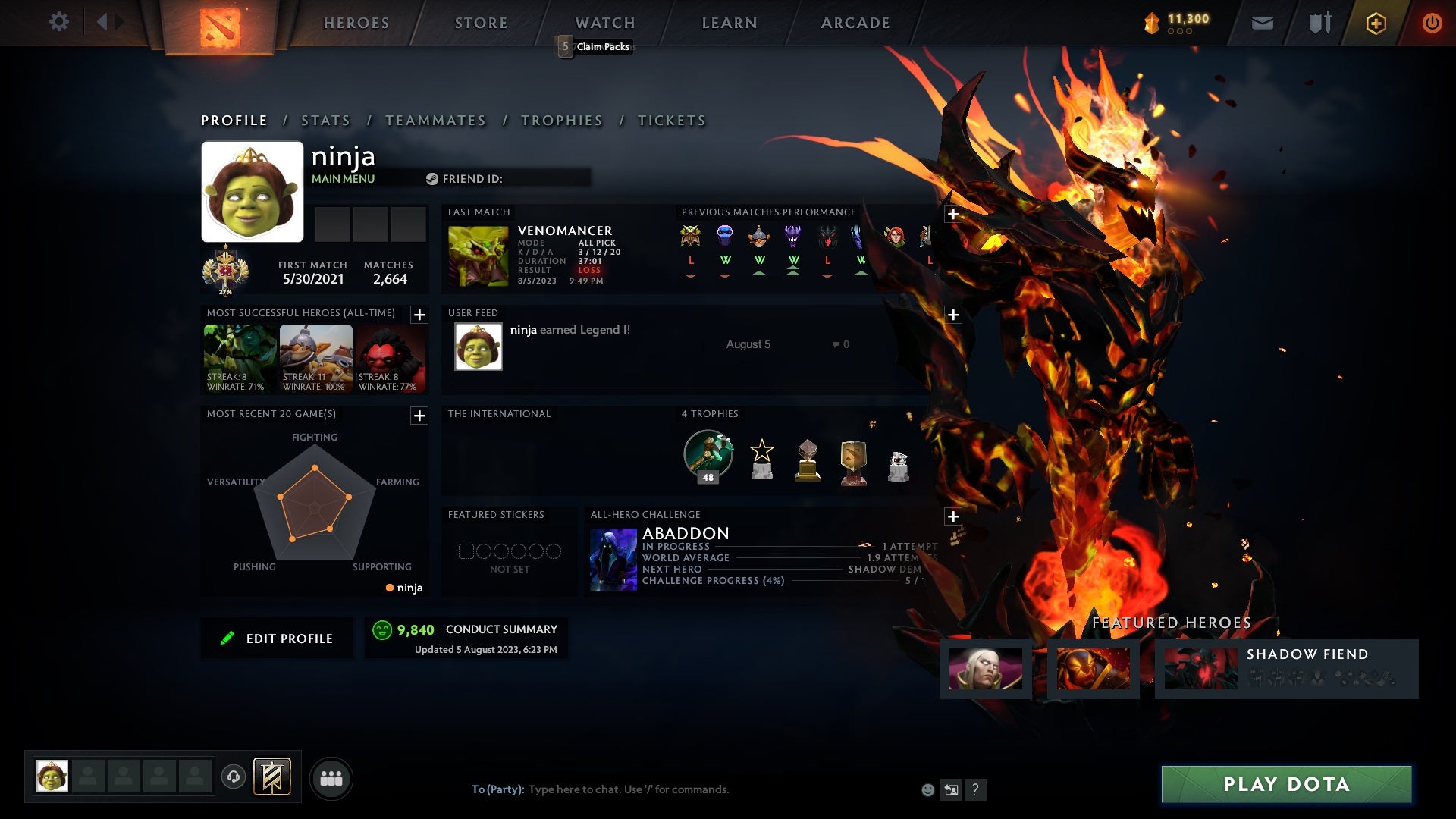
Task: Open the friends list icon
Action: pyautogui.click(x=331, y=777)
